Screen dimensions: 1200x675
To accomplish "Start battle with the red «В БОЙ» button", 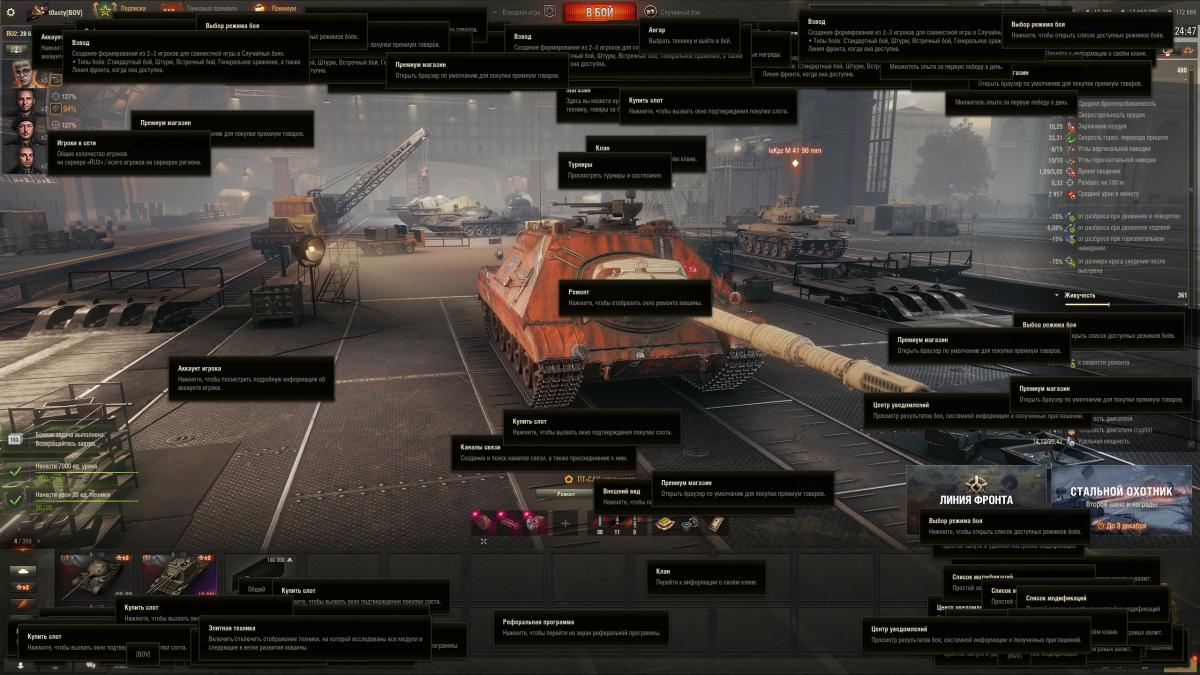I will pyautogui.click(x=599, y=12).
